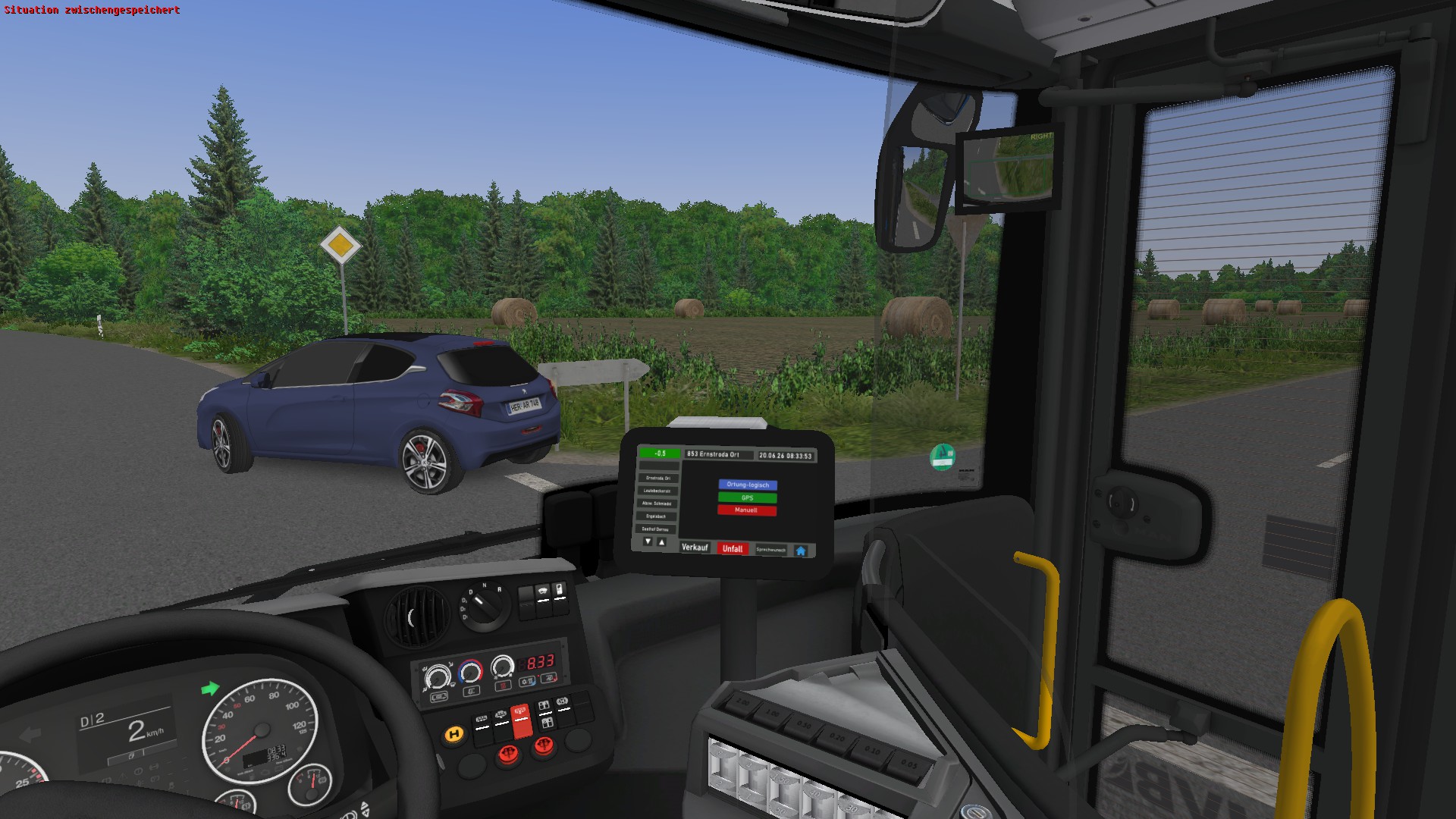Activate the yellow H stop brake button
The width and height of the screenshot is (1456, 819).
(x=454, y=734)
